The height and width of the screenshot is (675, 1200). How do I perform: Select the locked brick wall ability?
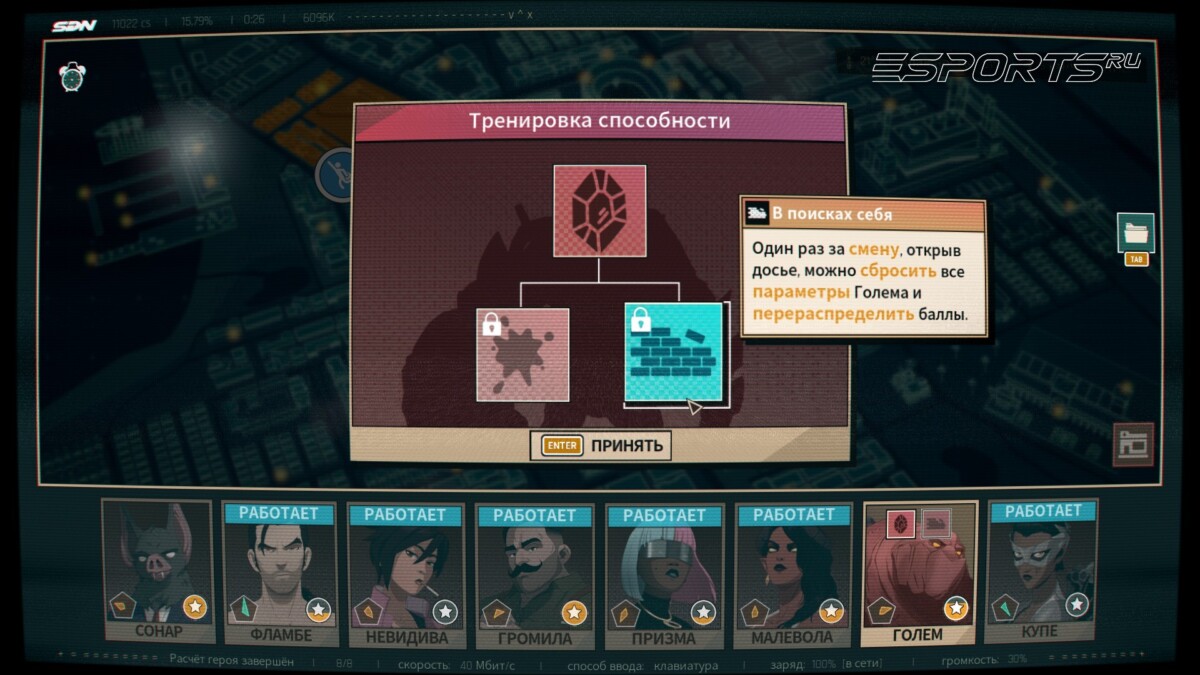point(674,353)
